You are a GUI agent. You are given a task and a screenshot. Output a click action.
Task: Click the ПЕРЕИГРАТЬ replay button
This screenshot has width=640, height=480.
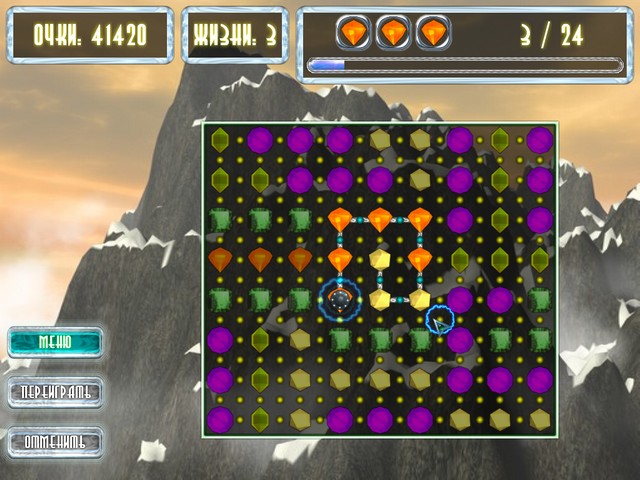click(x=55, y=391)
